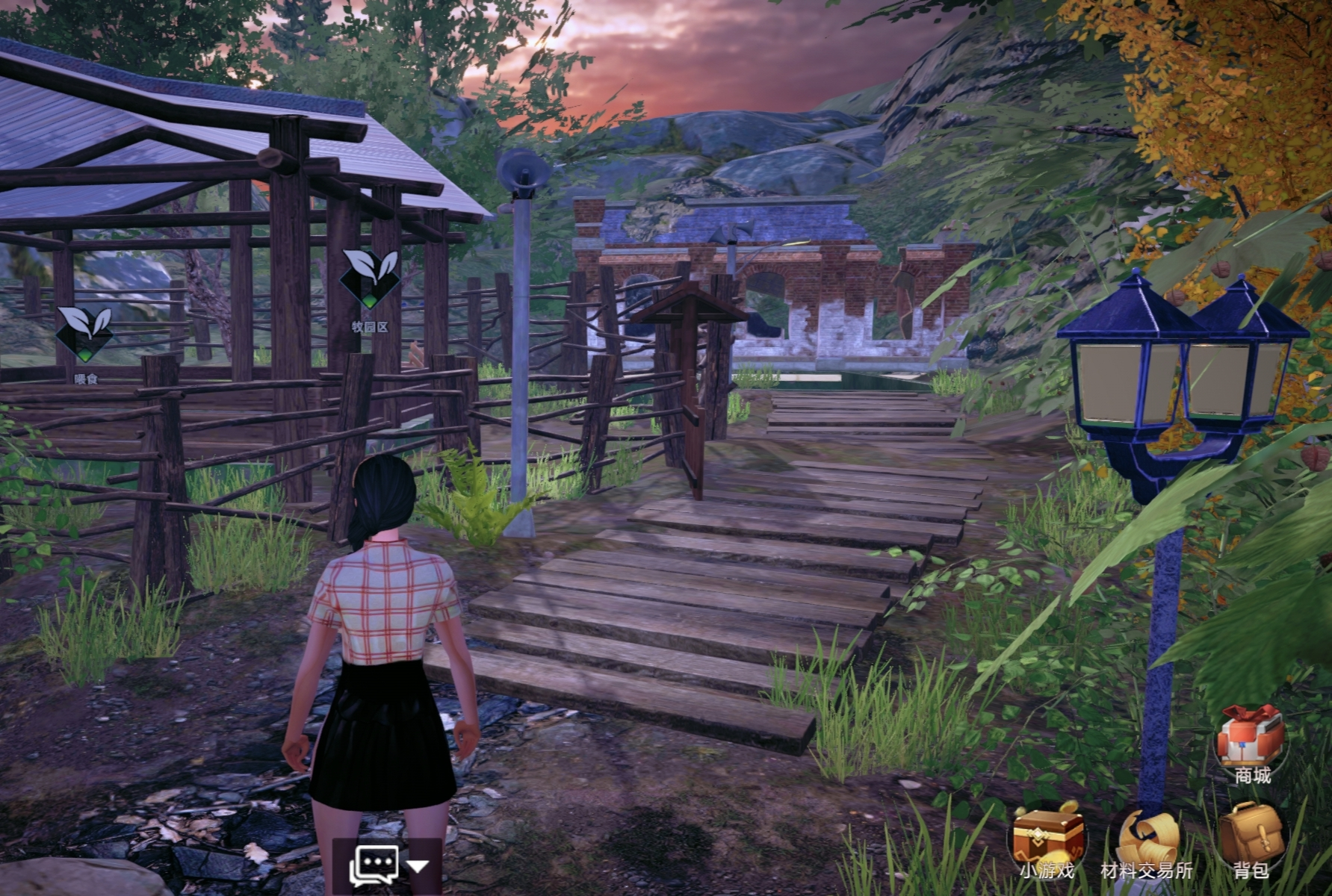Screen dimensions: 1332x896
Task: Open the 商城 shop gift box
Action: (1251, 738)
